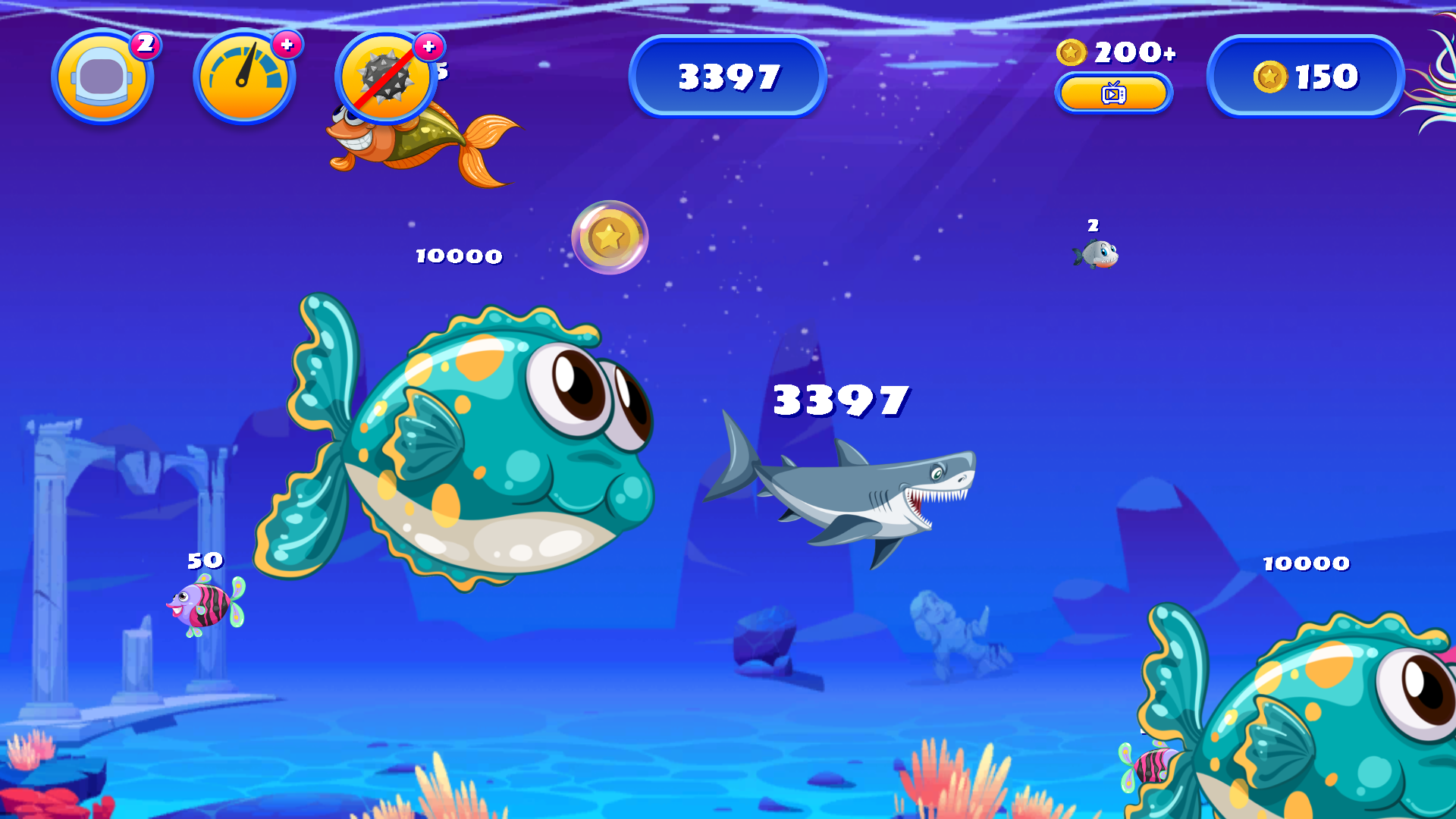
Task: Open the coin balance showing 150
Action: (1304, 76)
